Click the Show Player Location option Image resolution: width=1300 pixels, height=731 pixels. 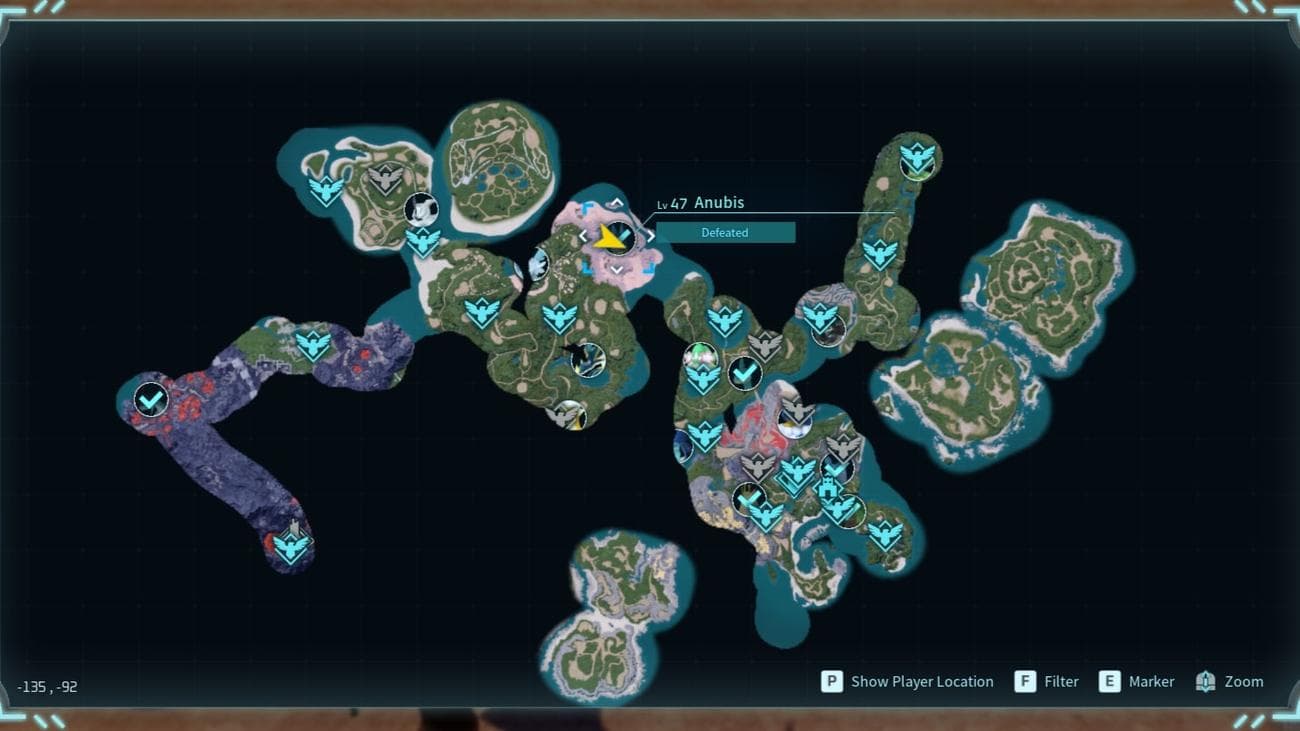[x=908, y=682]
